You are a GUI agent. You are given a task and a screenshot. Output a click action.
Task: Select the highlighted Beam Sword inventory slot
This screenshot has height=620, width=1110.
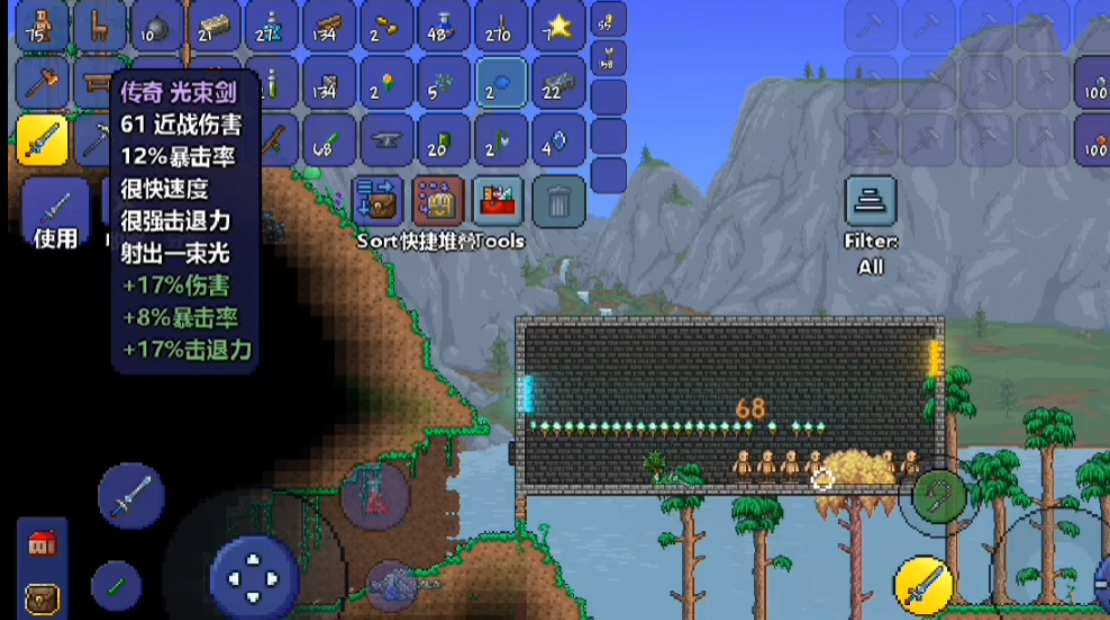[42, 139]
